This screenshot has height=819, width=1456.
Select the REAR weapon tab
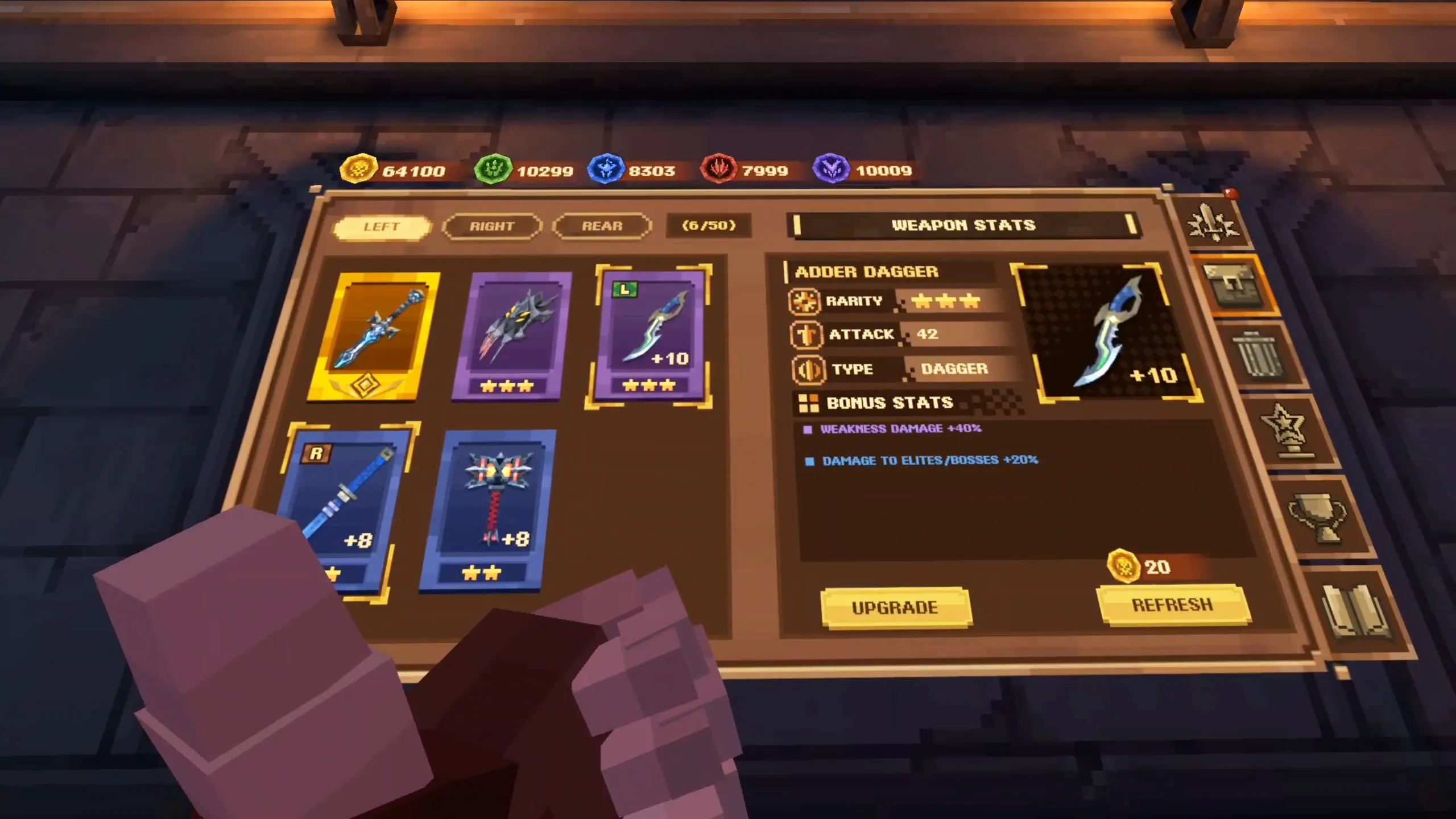coord(602,226)
